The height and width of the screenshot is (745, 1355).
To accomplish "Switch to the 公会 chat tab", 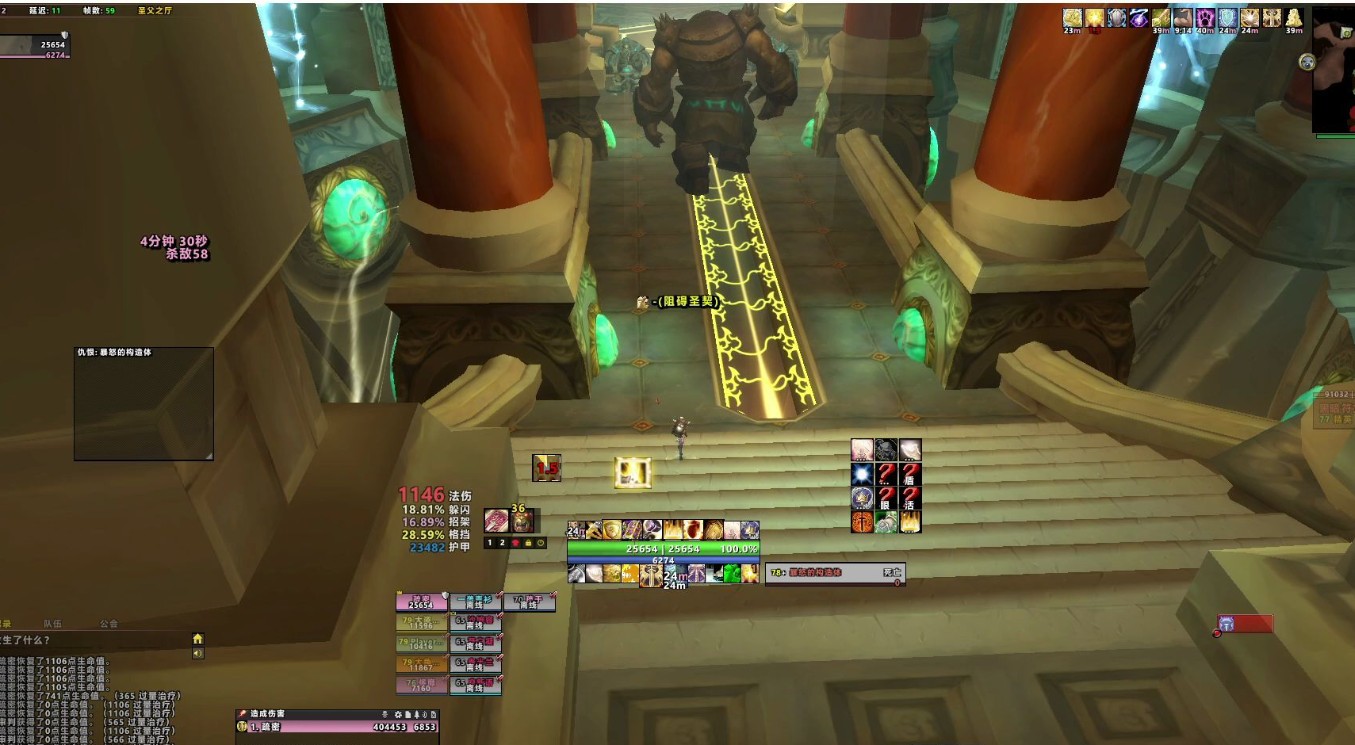I will (108, 623).
